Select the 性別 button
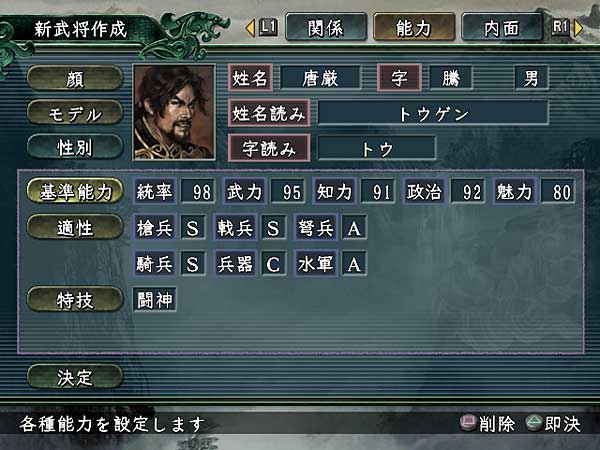 [75, 146]
